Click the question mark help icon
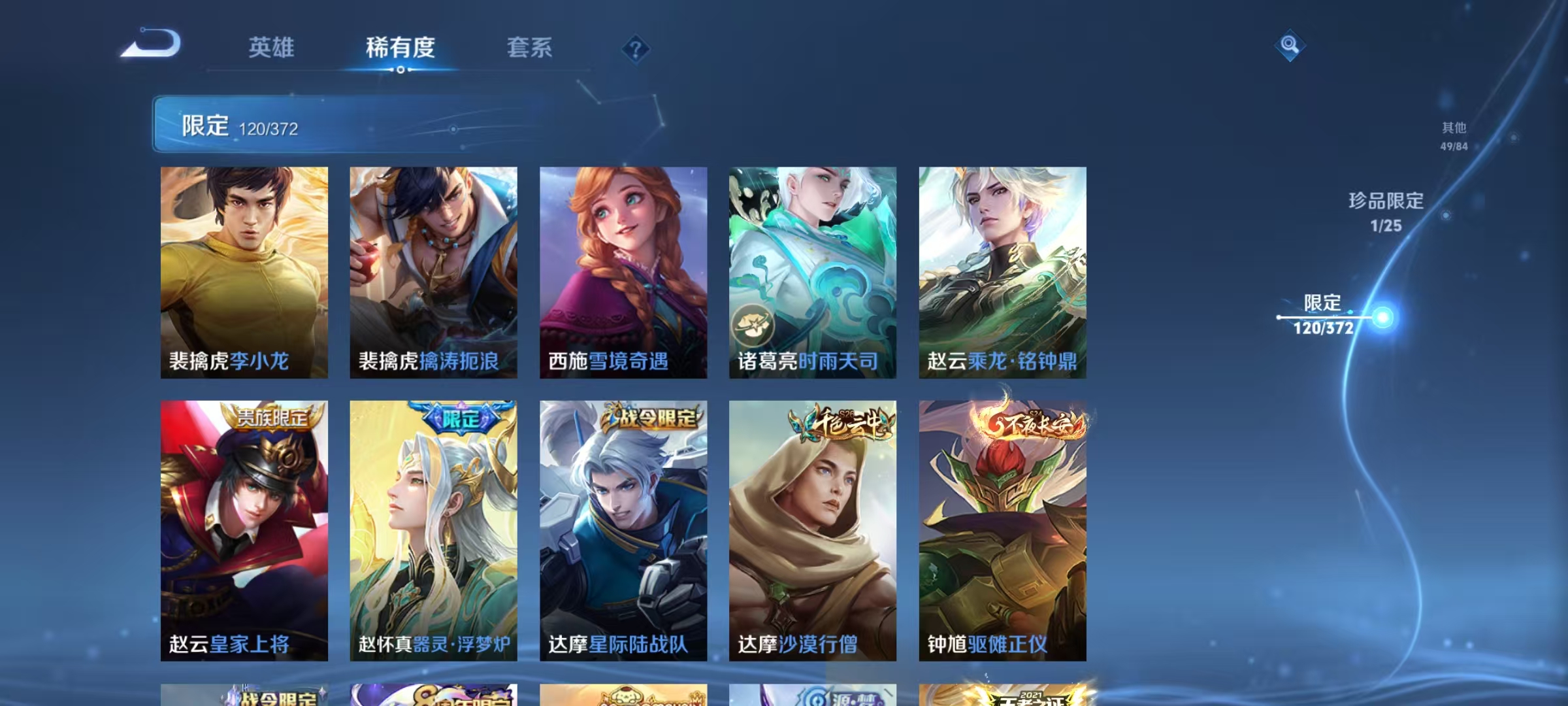The width and height of the screenshot is (1568, 706). pos(635,47)
